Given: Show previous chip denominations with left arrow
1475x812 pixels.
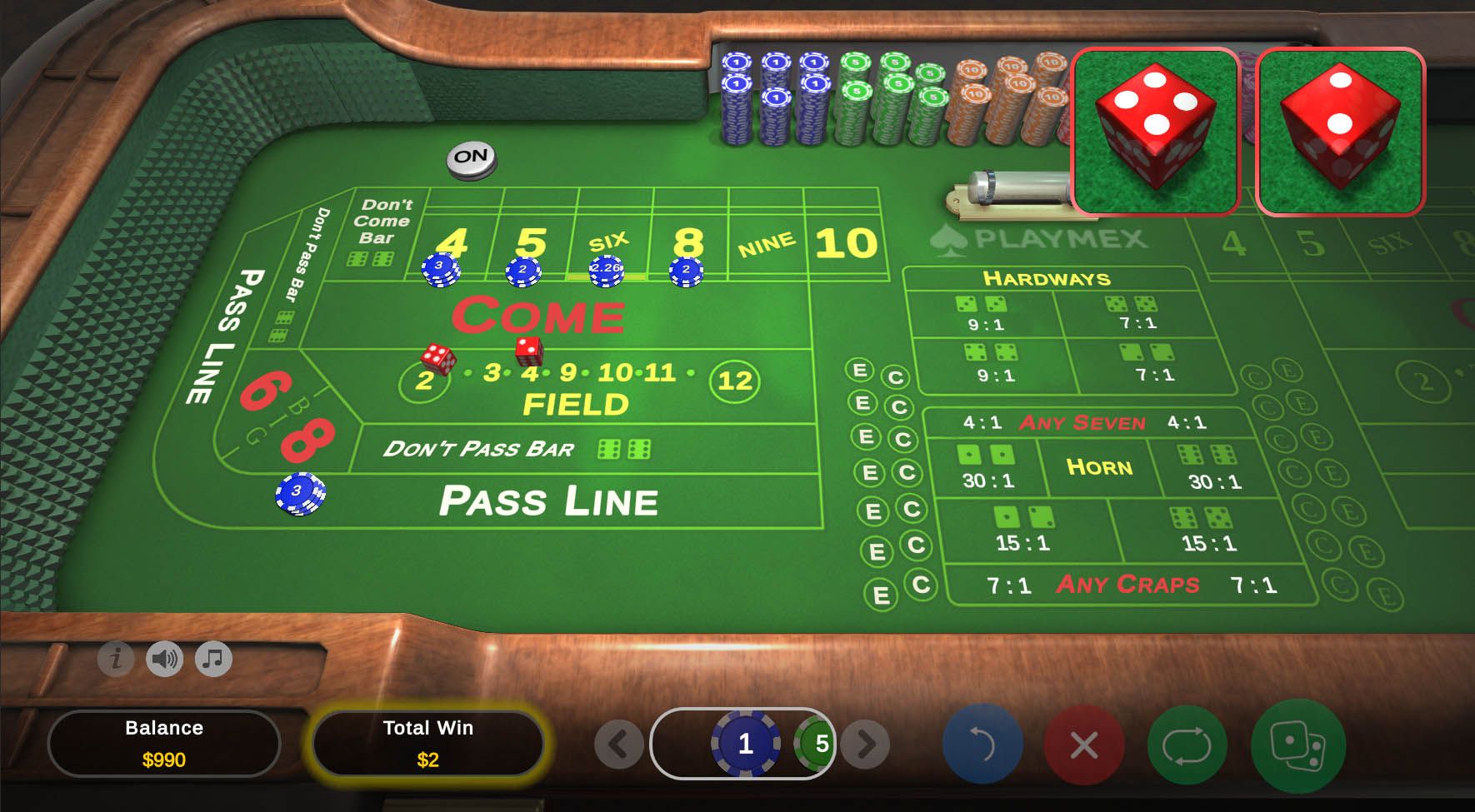Looking at the screenshot, I should click(618, 744).
